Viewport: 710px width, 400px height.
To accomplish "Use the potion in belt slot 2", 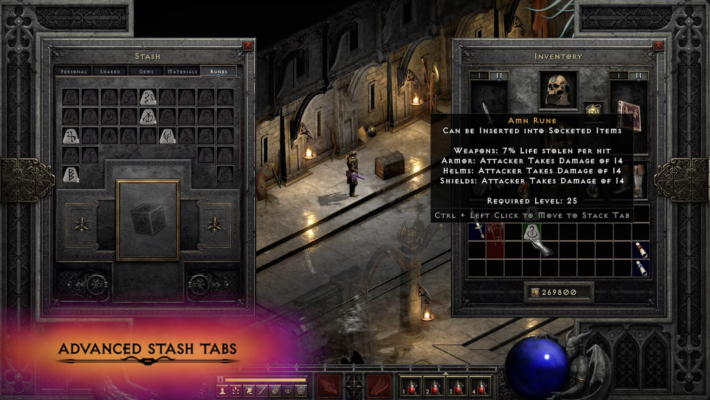I will (434, 386).
